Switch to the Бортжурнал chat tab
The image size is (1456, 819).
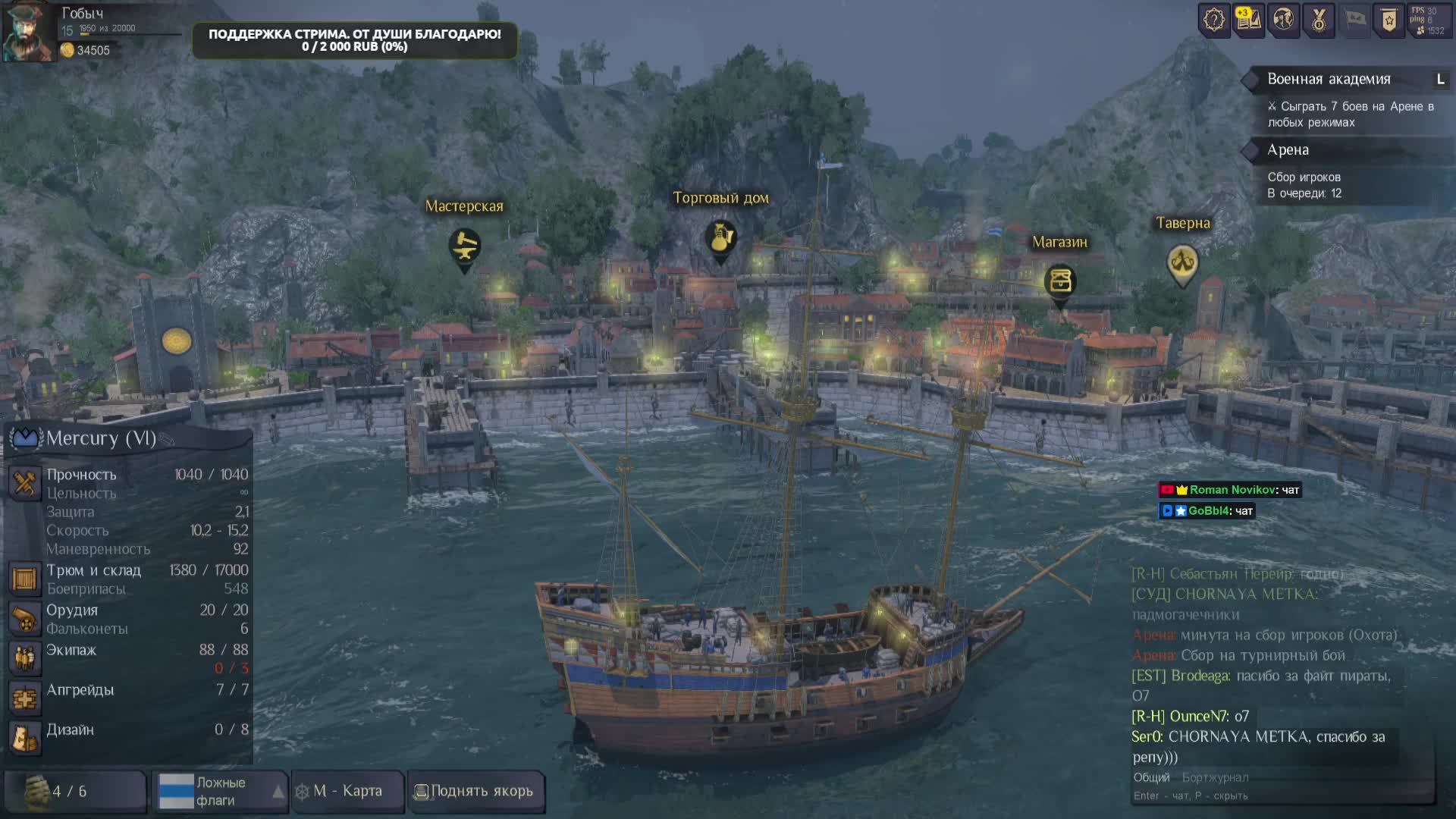click(x=1215, y=777)
